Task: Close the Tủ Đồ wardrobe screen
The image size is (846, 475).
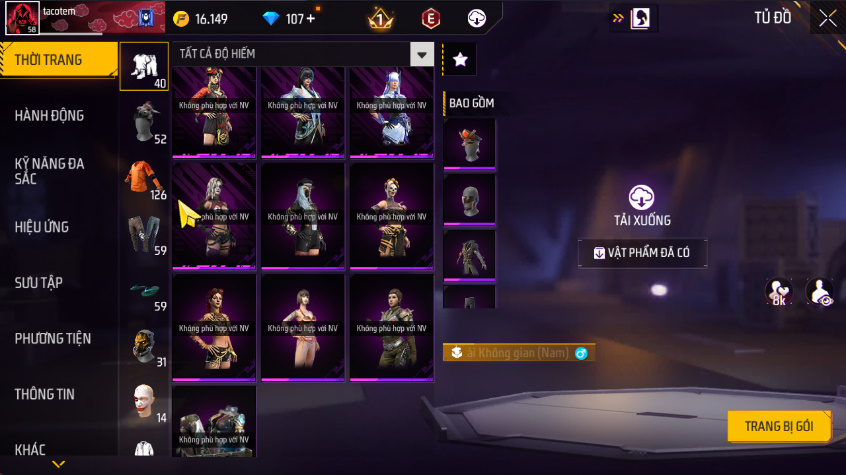Action: [827, 18]
